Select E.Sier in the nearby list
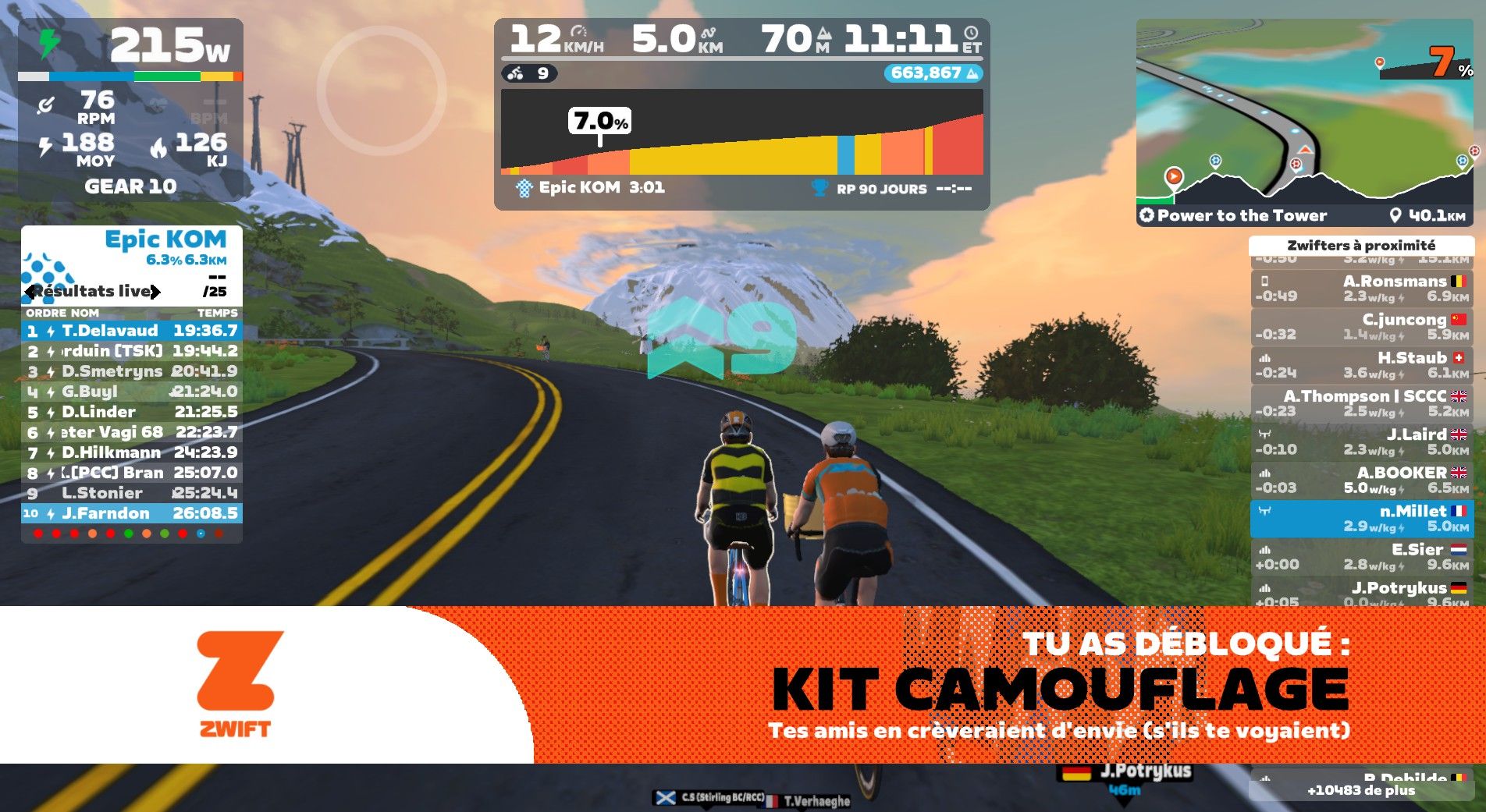This screenshot has height=812, width=1486. (1361, 557)
